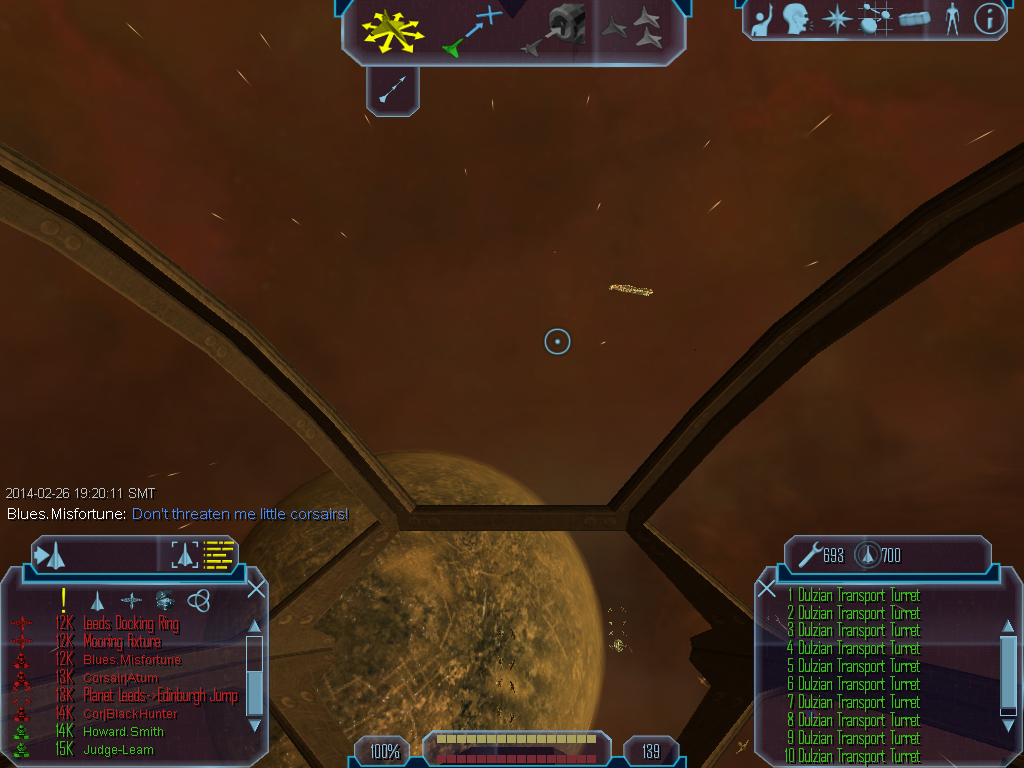Open the raised-hand request icon
The height and width of the screenshot is (768, 1024).
[763, 19]
